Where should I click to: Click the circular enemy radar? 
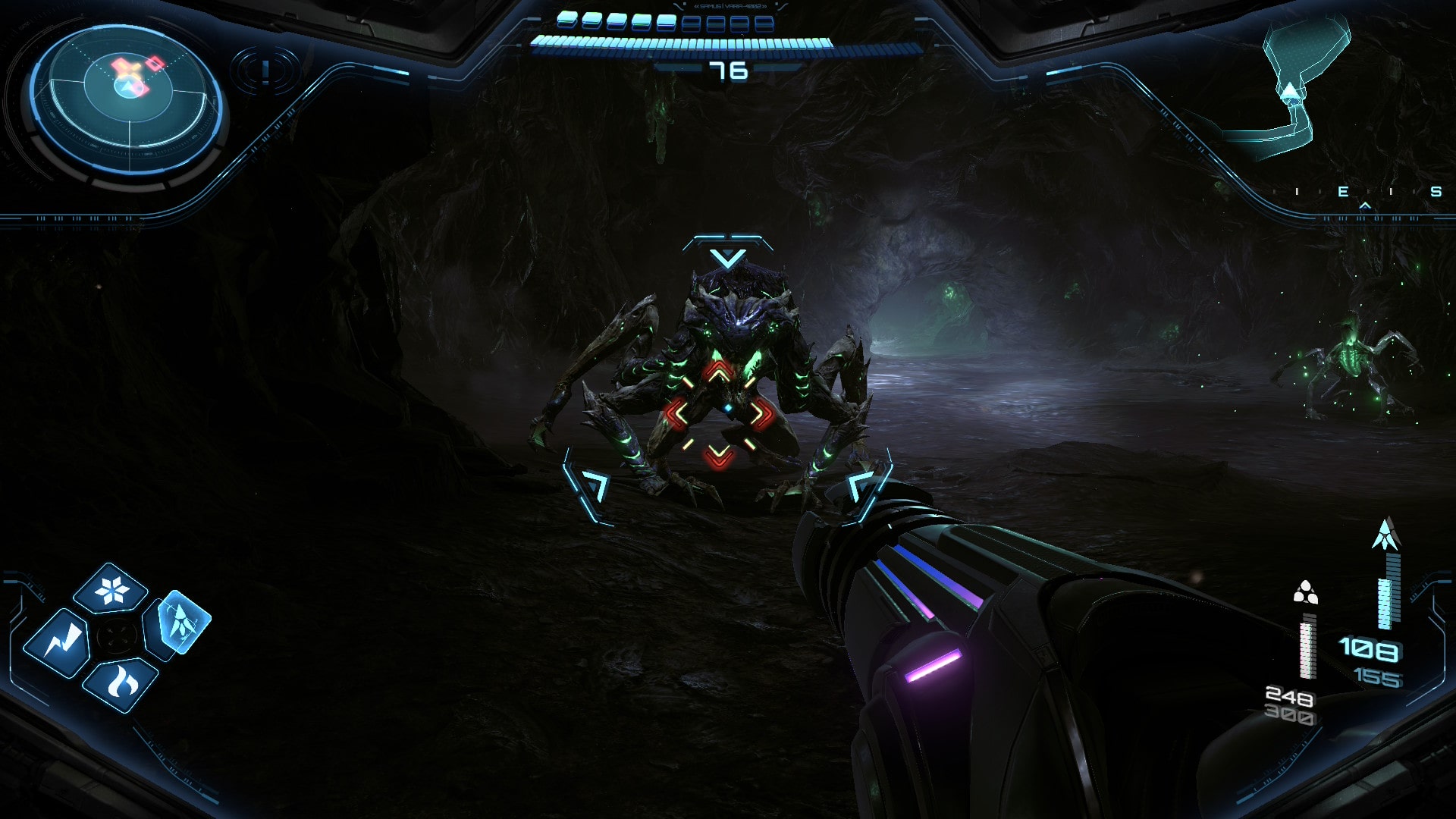click(x=127, y=96)
